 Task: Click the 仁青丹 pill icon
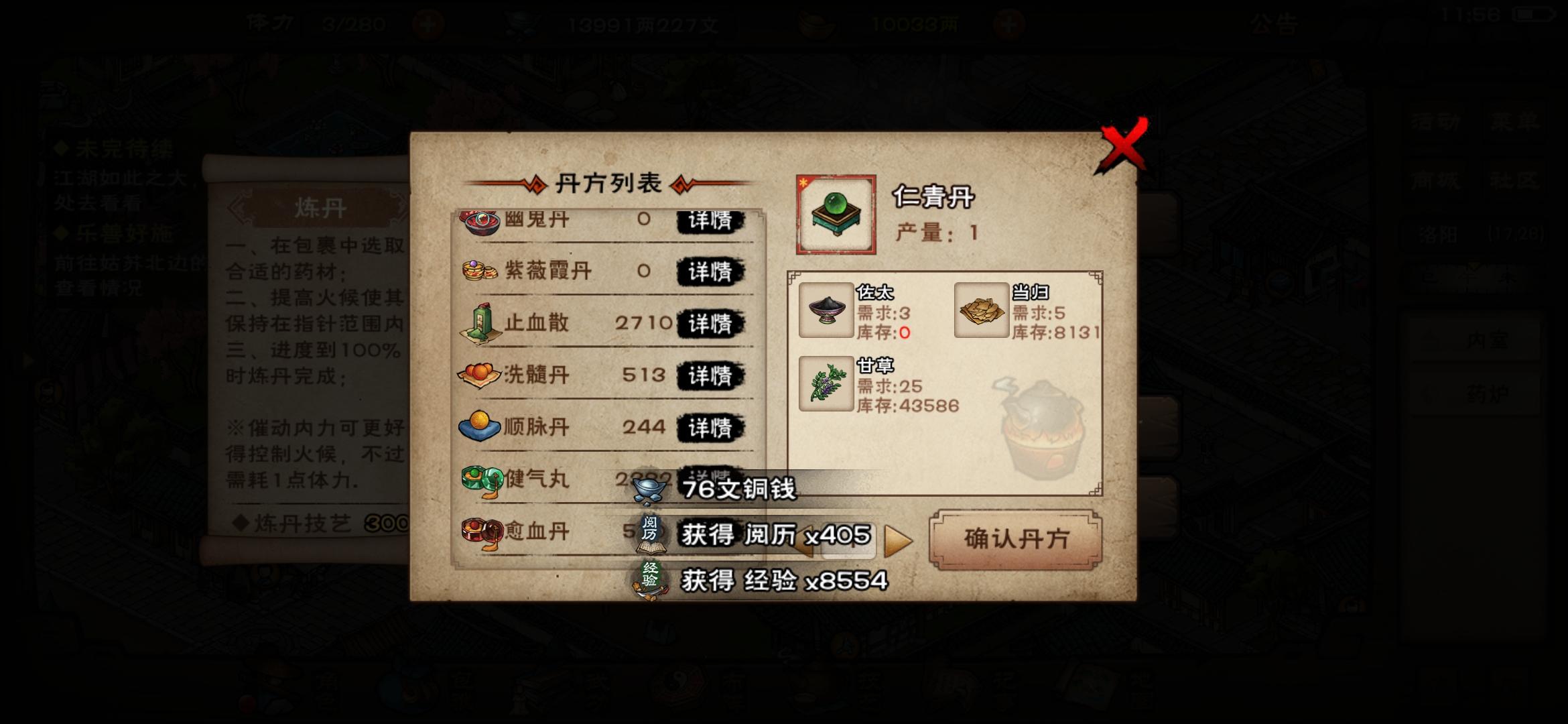(x=836, y=213)
